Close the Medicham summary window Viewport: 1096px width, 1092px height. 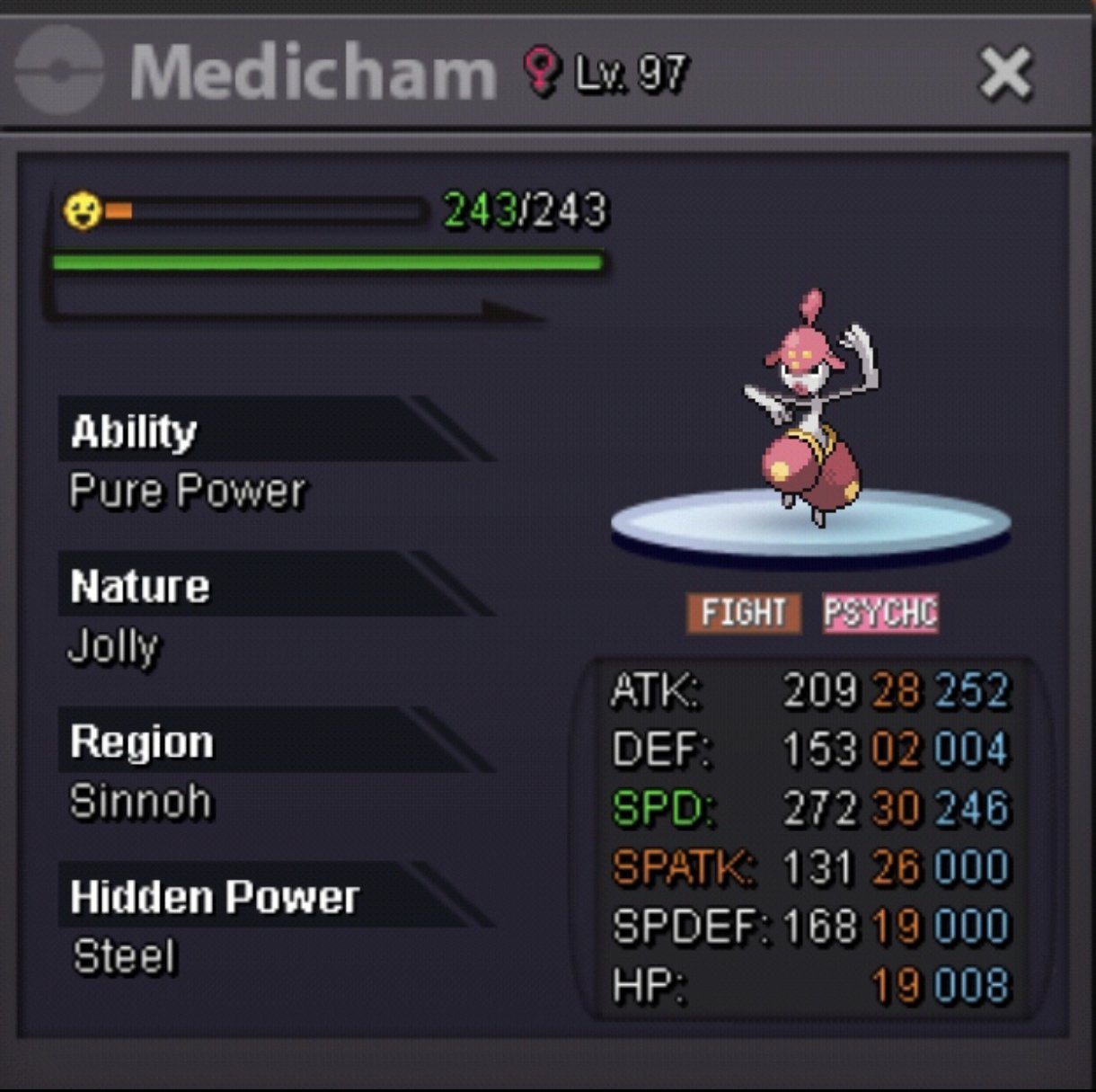click(x=1004, y=73)
